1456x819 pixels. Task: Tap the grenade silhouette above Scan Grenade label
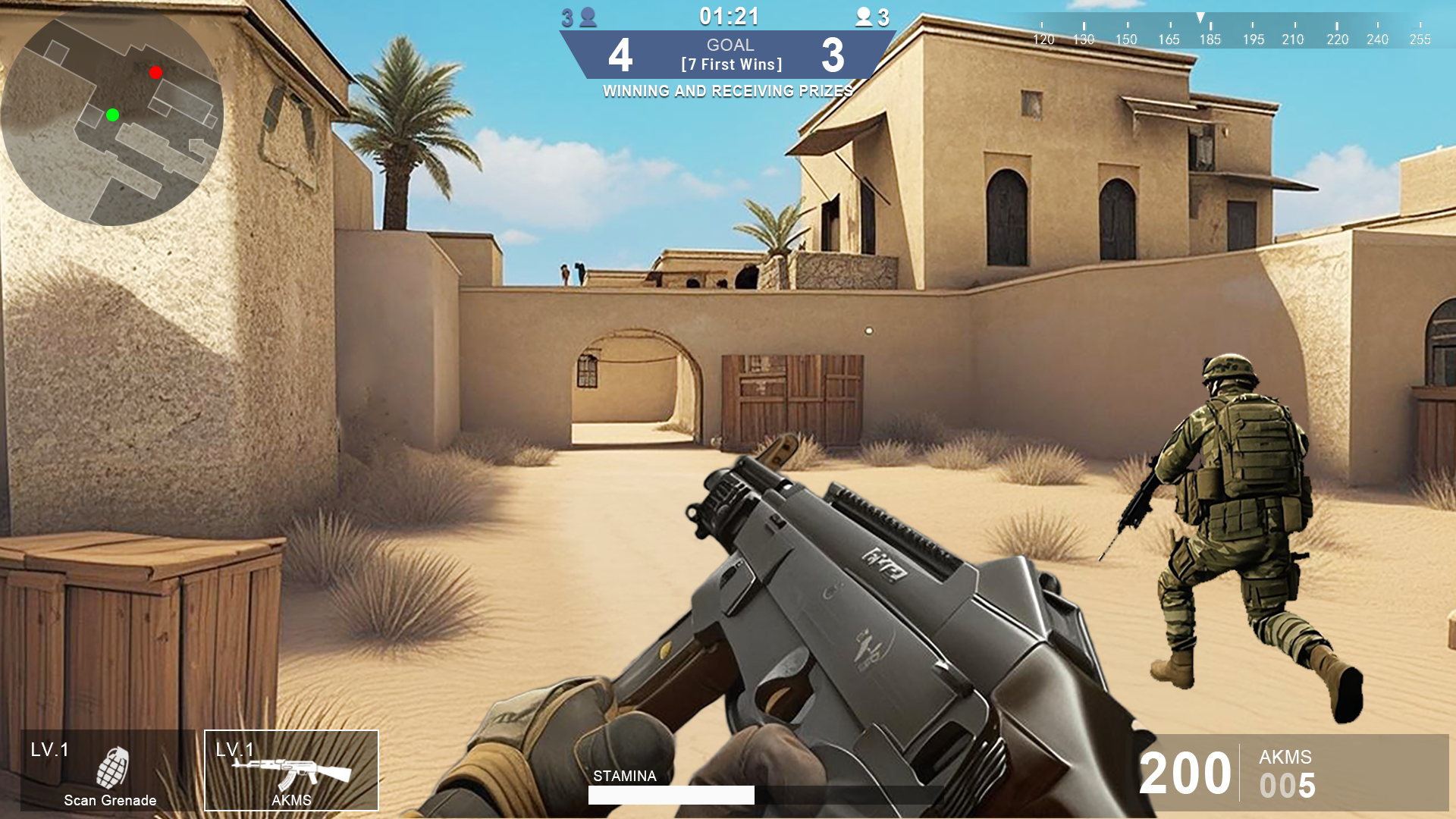(111, 766)
